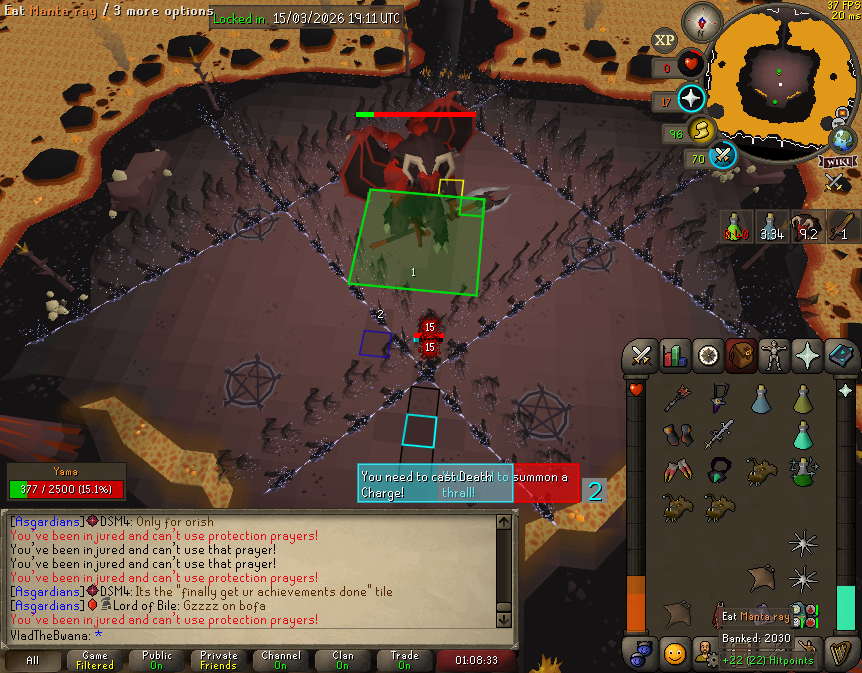Image resolution: width=862 pixels, height=673 pixels.
Task: Open the Trade chat filter
Action: 405,661
